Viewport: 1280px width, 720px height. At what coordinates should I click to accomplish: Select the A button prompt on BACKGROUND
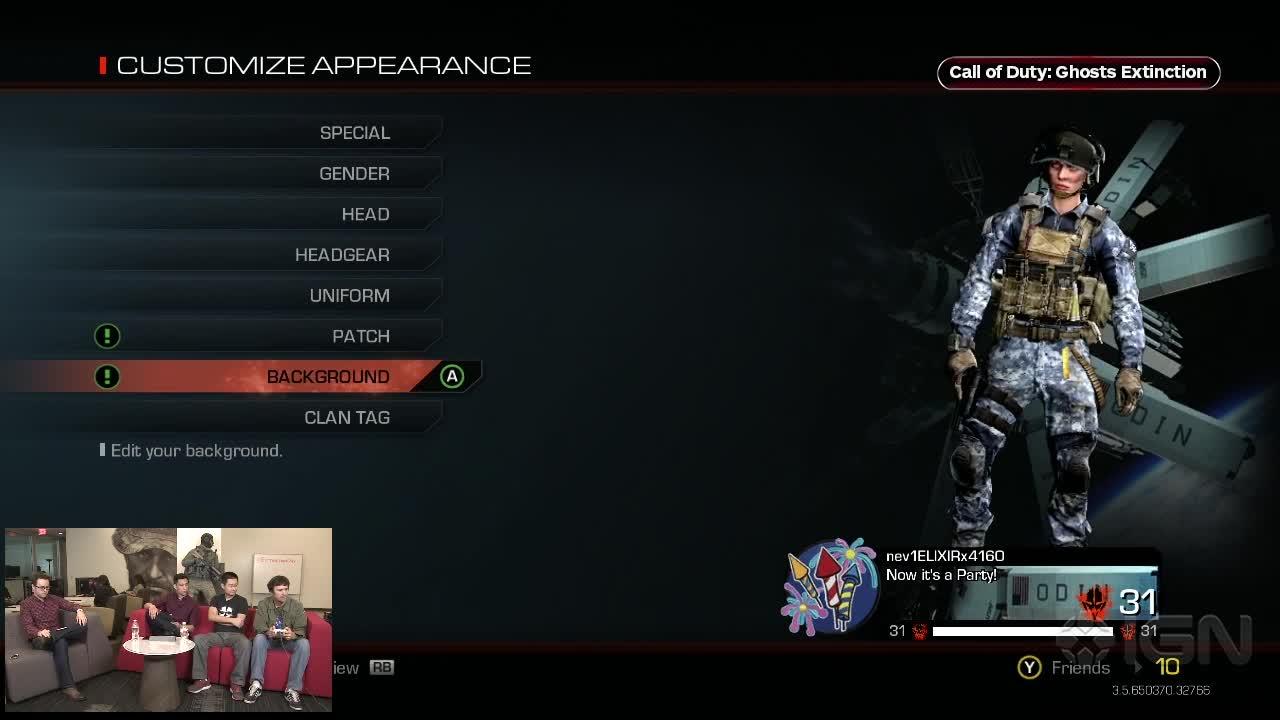tap(452, 377)
